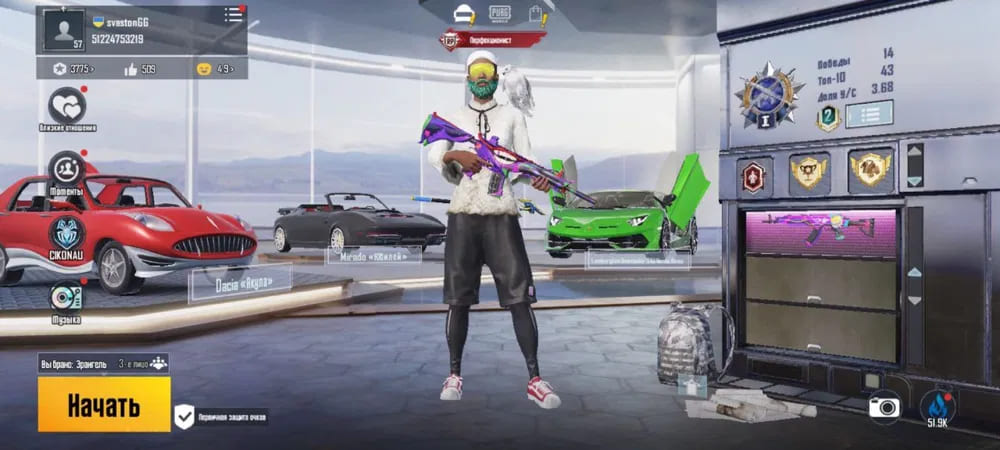This screenshot has width=1000, height=450.
Task: Tap the yellow Начать start button
Action: tap(104, 404)
